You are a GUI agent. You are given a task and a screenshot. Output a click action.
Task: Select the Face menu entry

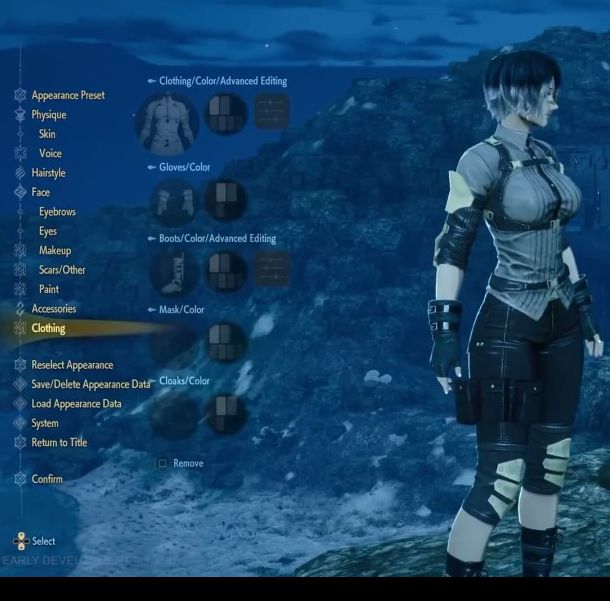click(40, 192)
